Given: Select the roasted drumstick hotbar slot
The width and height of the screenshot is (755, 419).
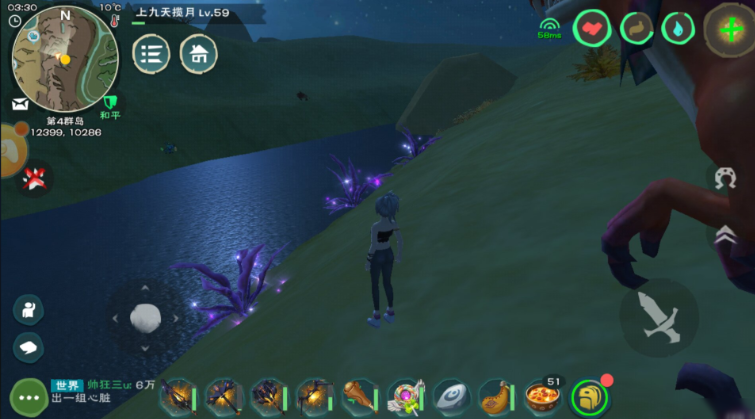Looking at the screenshot, I should coord(496,397).
